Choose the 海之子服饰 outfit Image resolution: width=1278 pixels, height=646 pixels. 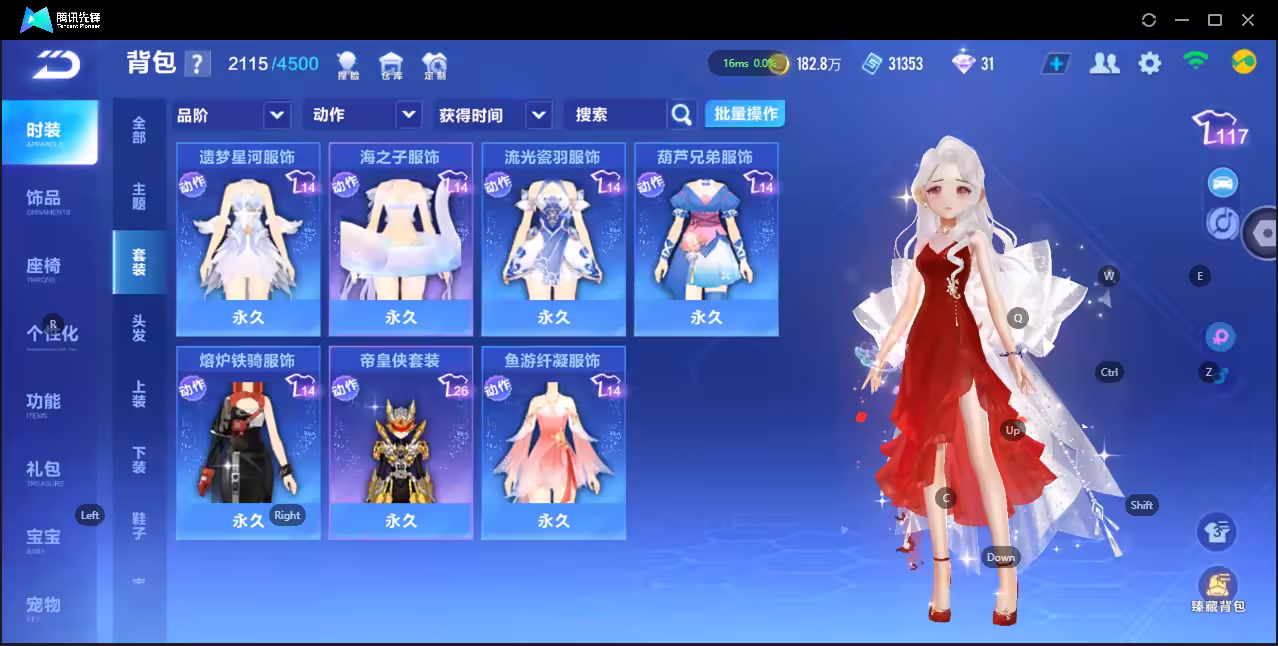tap(400, 239)
